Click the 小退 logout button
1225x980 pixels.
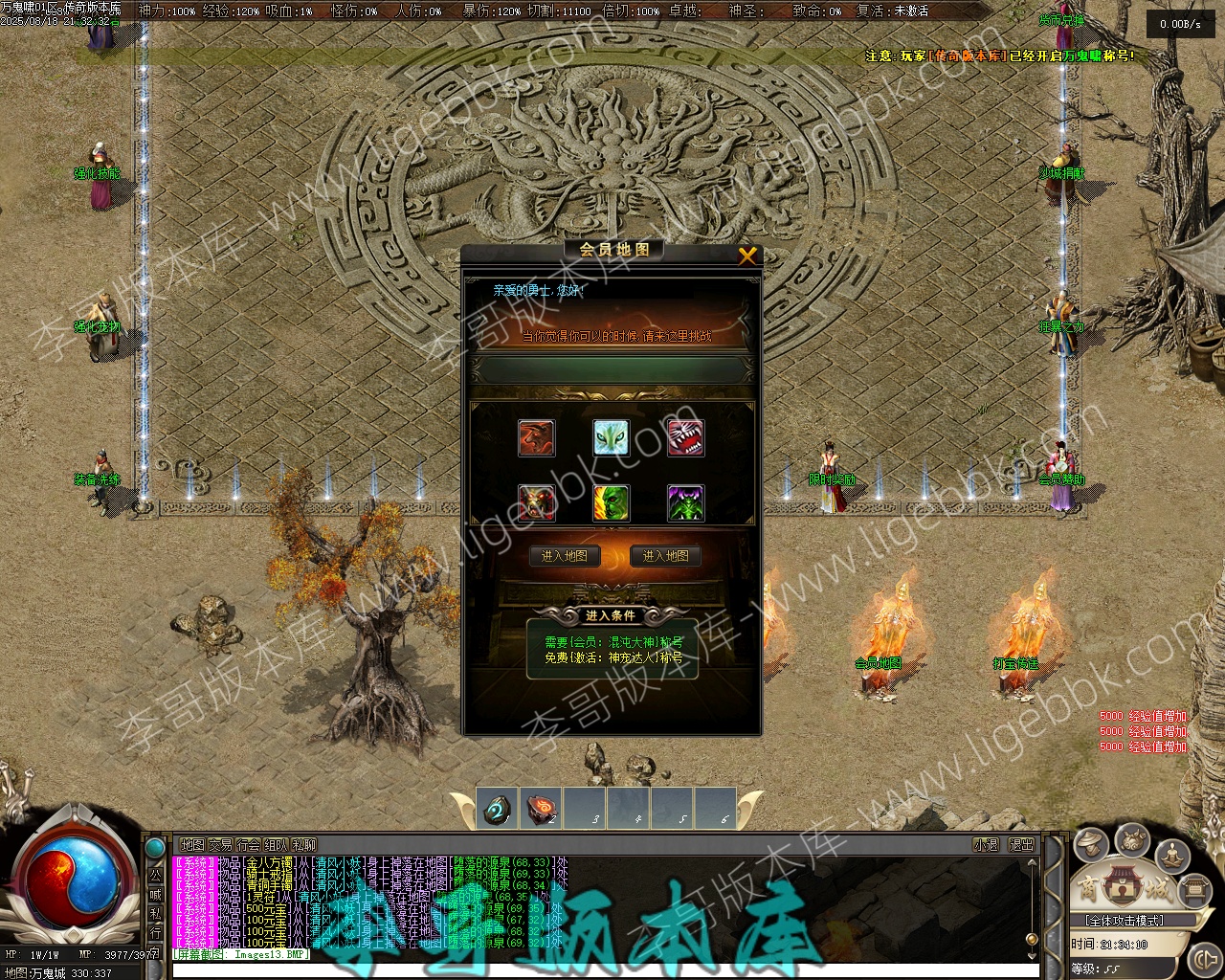(x=986, y=845)
